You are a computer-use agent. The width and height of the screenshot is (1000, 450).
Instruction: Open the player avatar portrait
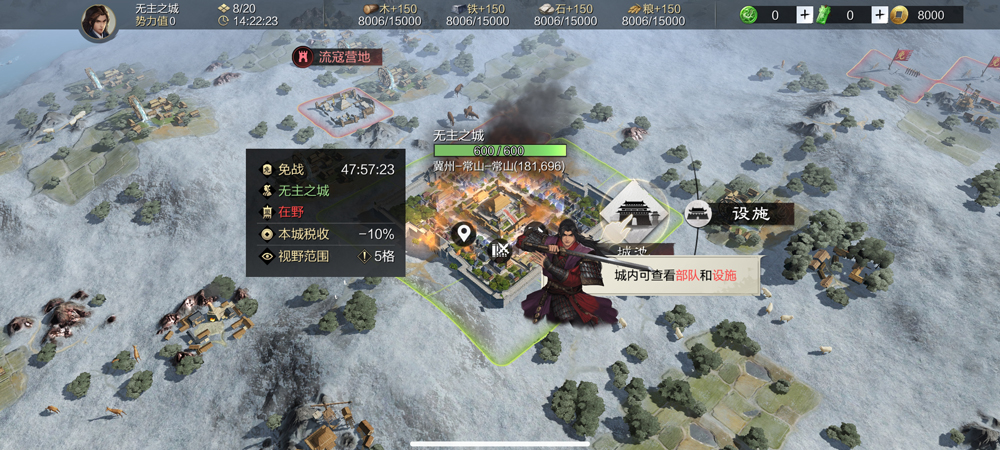(99, 20)
